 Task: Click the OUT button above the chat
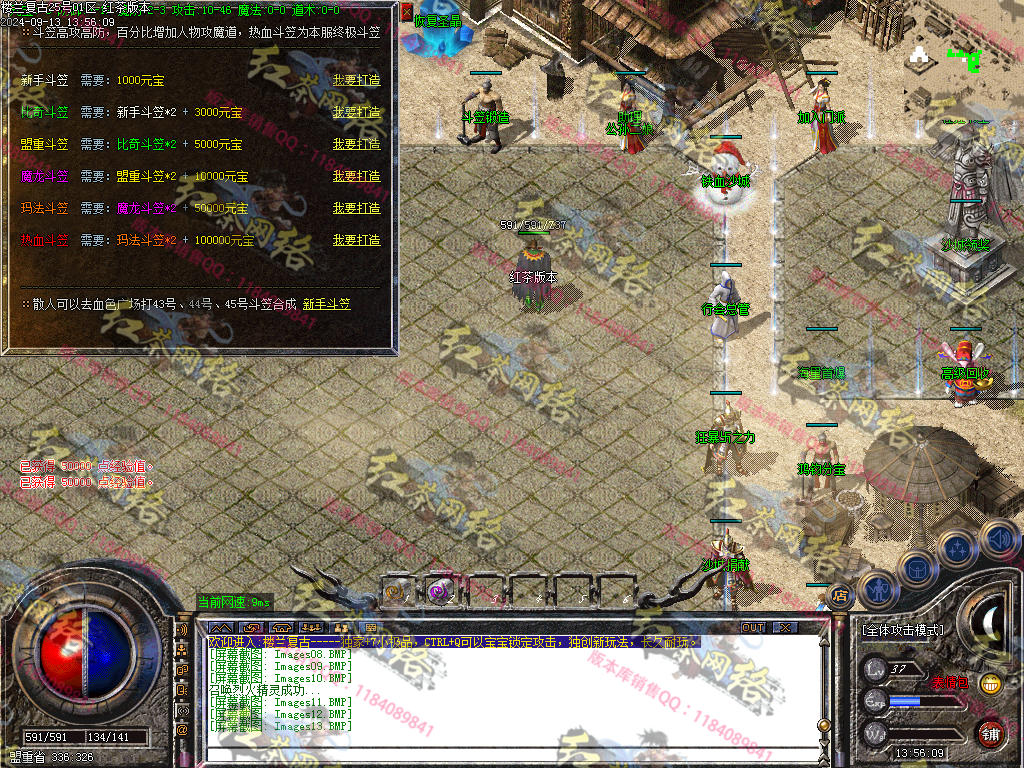pyautogui.click(x=753, y=628)
